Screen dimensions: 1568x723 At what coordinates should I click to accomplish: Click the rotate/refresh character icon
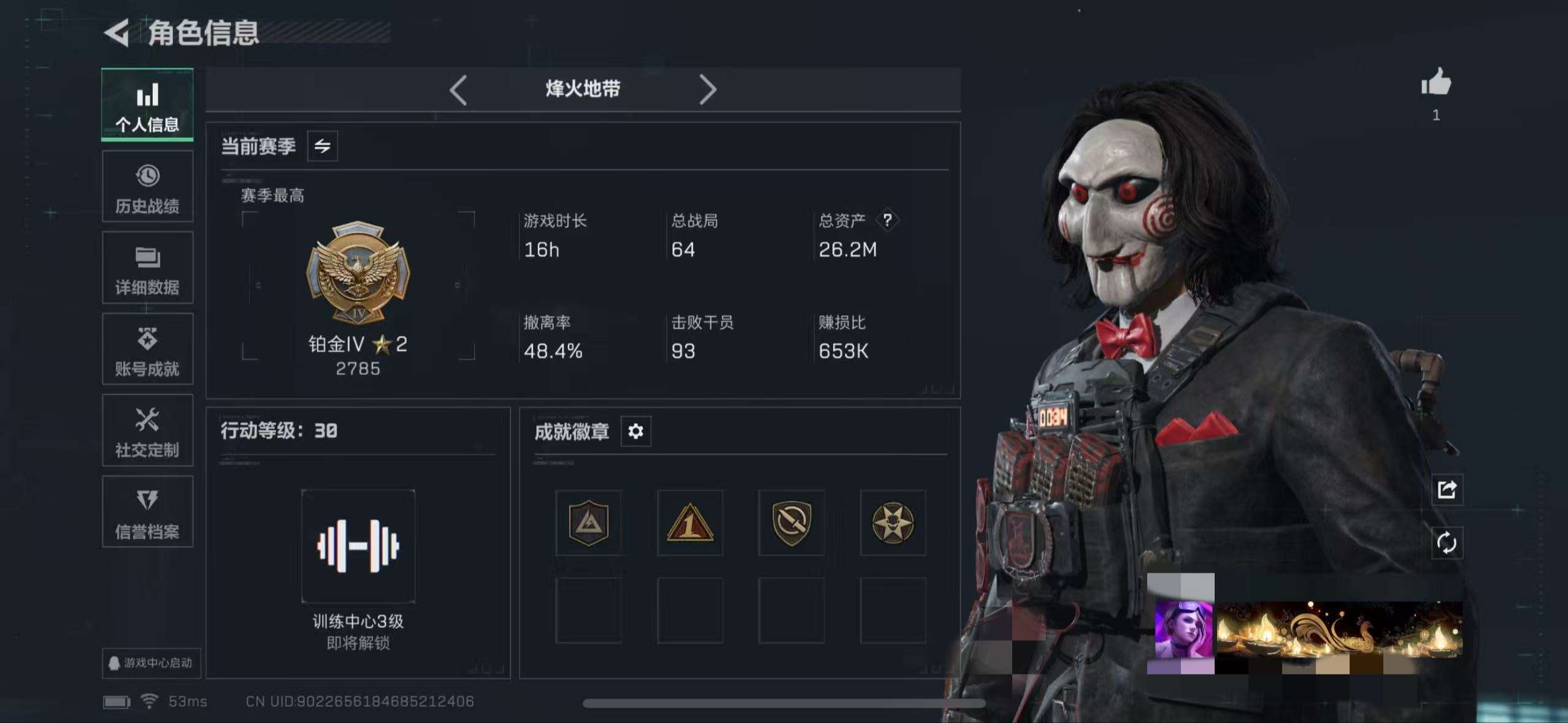[x=1447, y=543]
